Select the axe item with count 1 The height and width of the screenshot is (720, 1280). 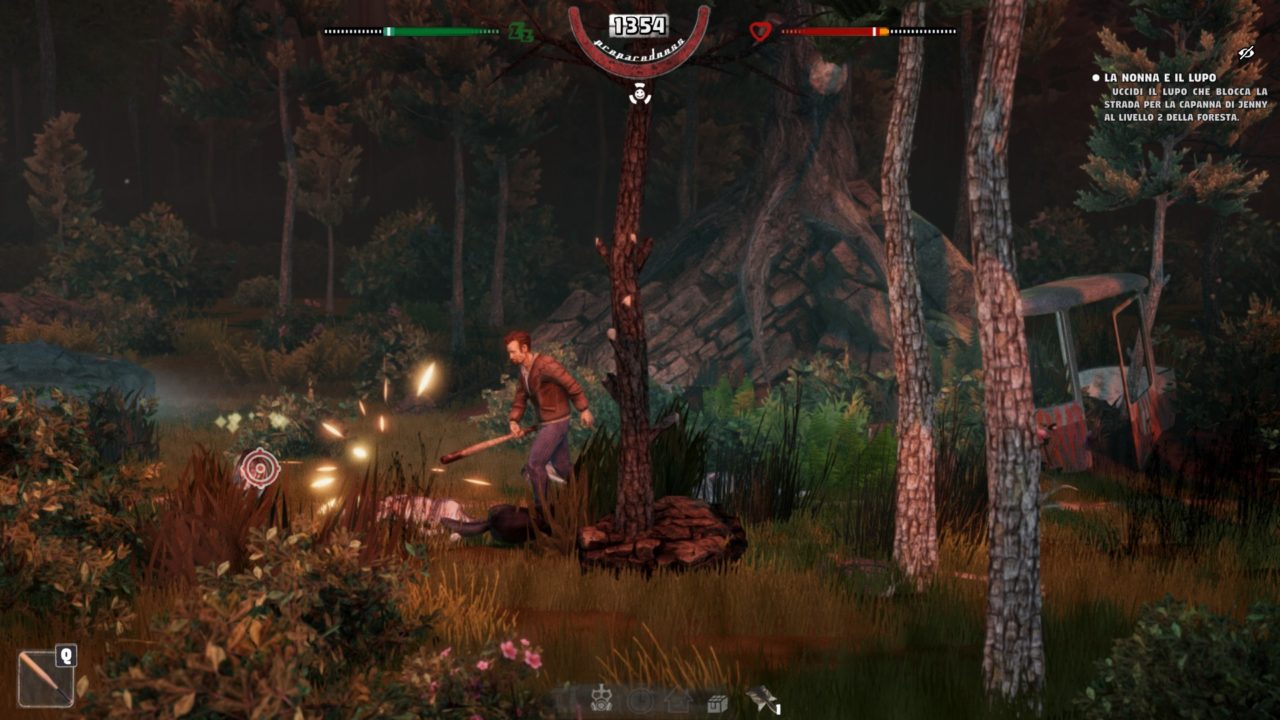coord(760,699)
